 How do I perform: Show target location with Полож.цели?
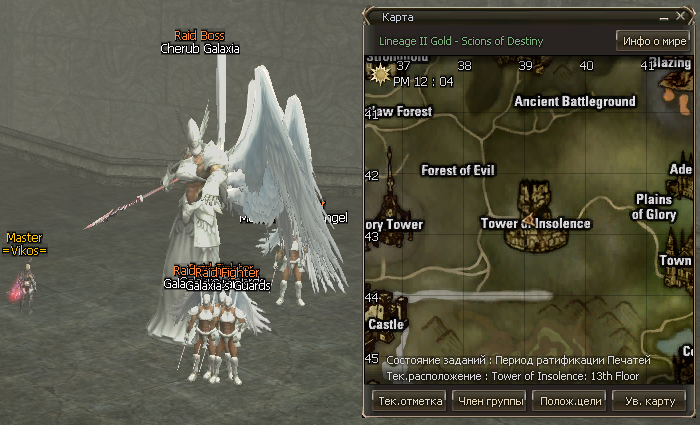click(x=568, y=401)
